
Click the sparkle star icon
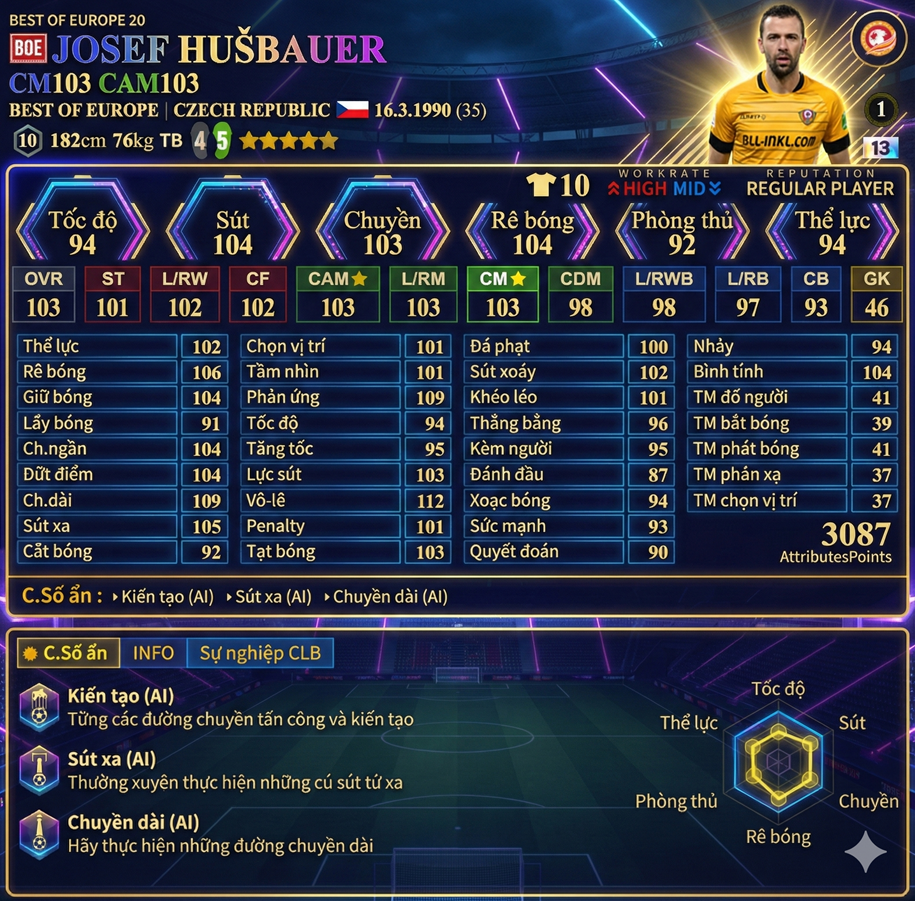pyautogui.click(x=866, y=852)
